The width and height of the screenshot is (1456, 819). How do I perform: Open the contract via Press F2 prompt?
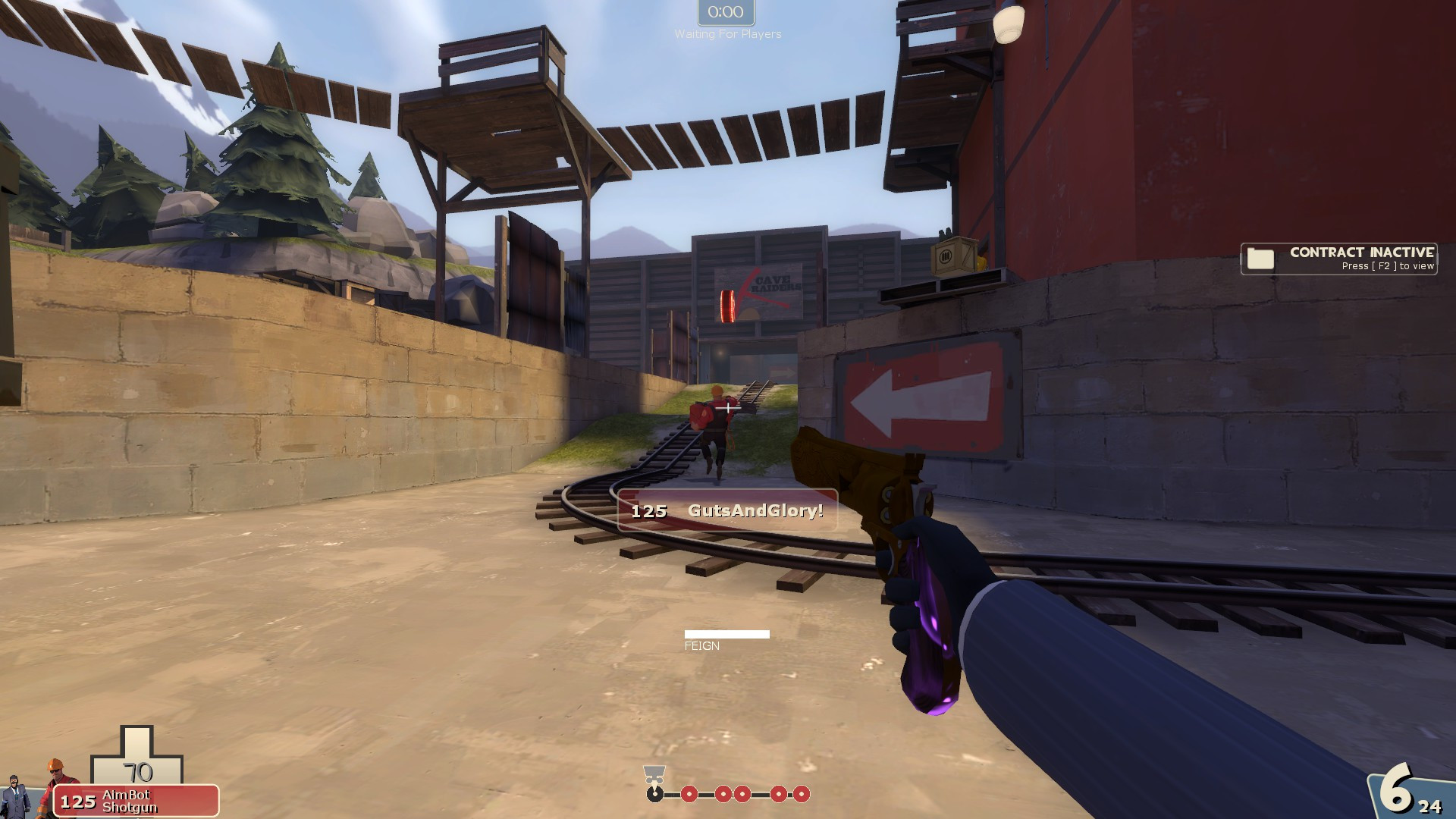pos(1387,266)
